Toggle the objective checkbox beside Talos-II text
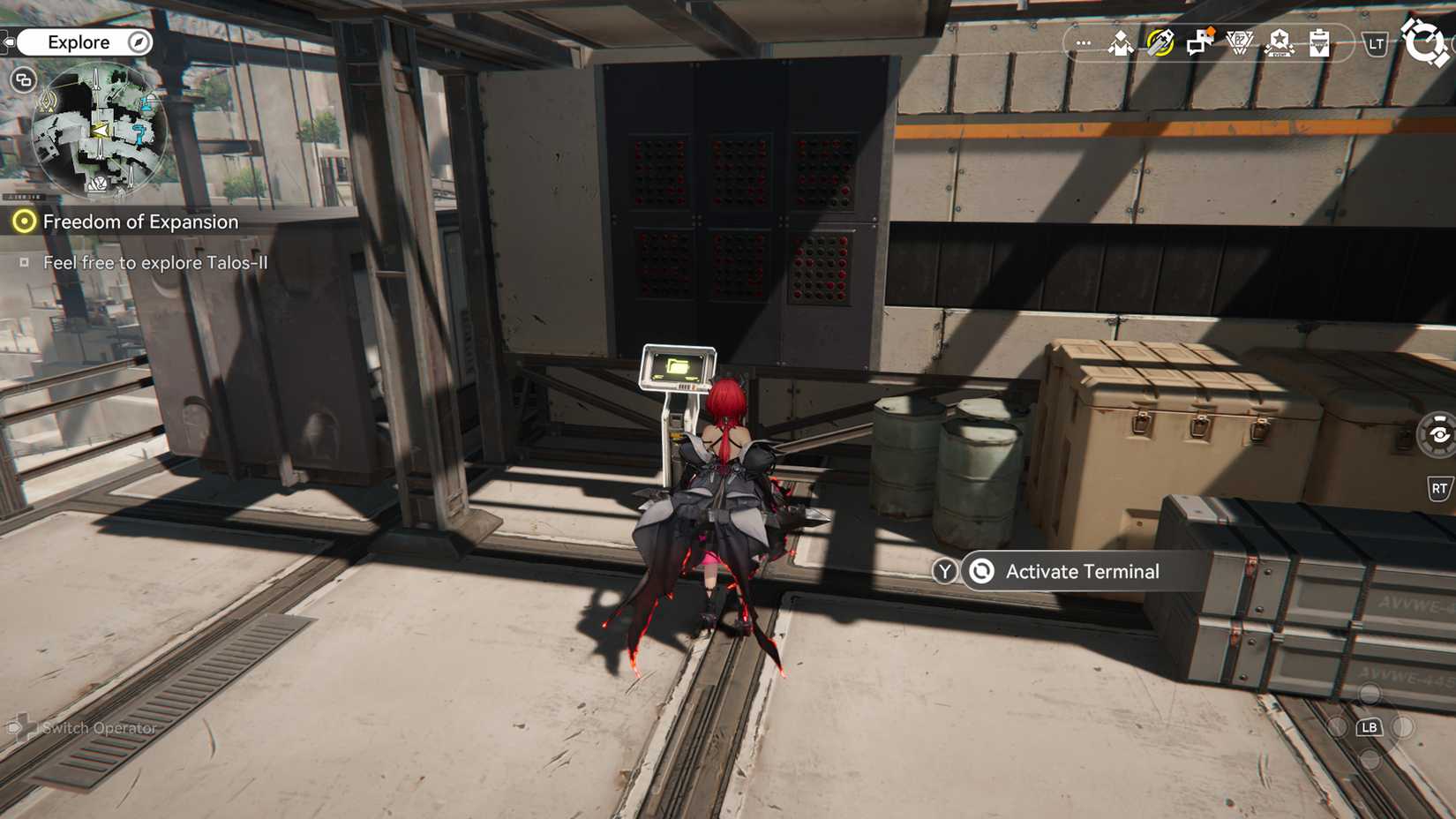The width and height of the screenshot is (1456, 819). [x=25, y=262]
